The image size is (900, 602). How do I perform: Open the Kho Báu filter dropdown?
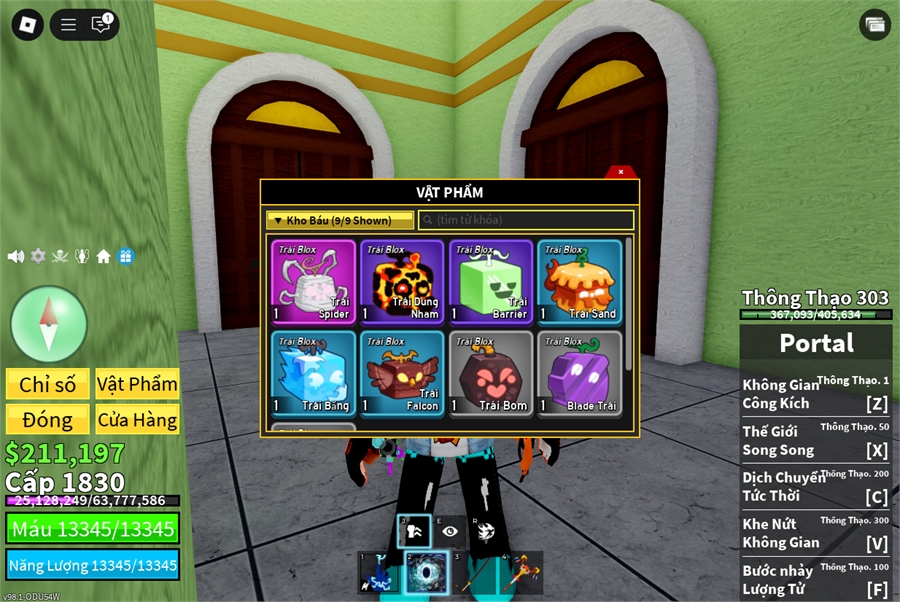click(340, 220)
